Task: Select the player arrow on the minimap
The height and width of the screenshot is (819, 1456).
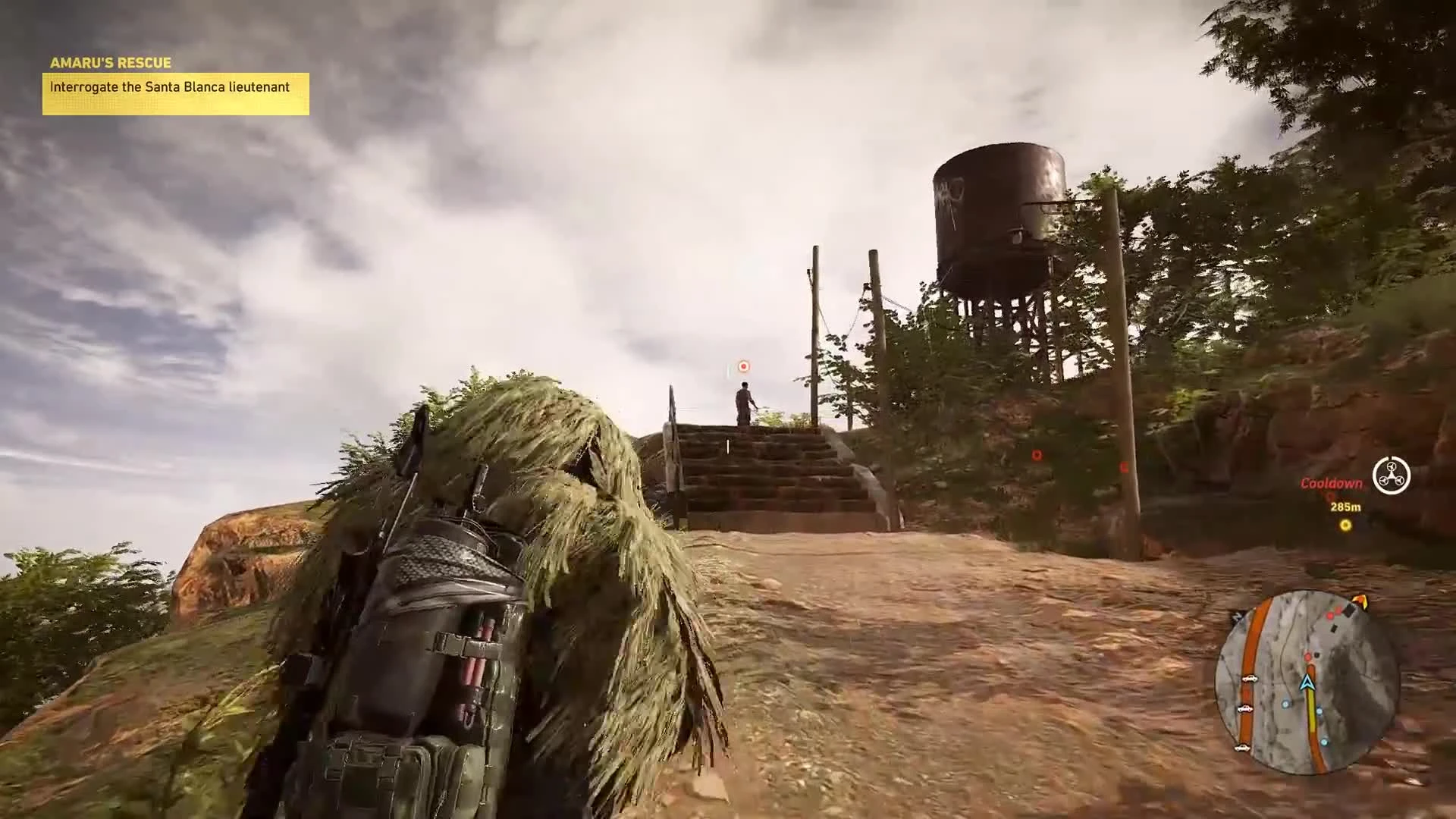Action: [x=1307, y=682]
